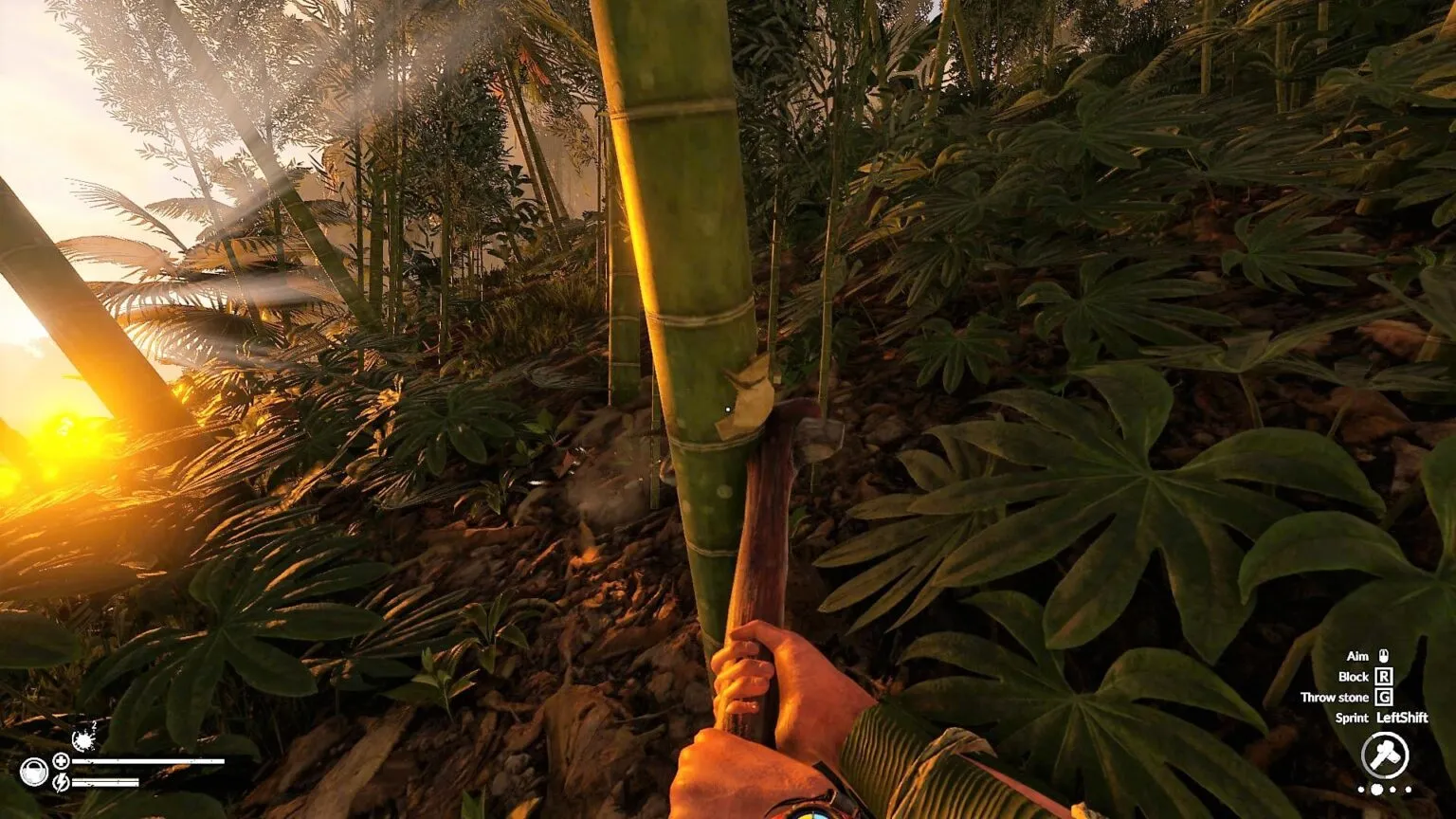Click the energy lightning bolt icon

pyautogui.click(x=61, y=783)
